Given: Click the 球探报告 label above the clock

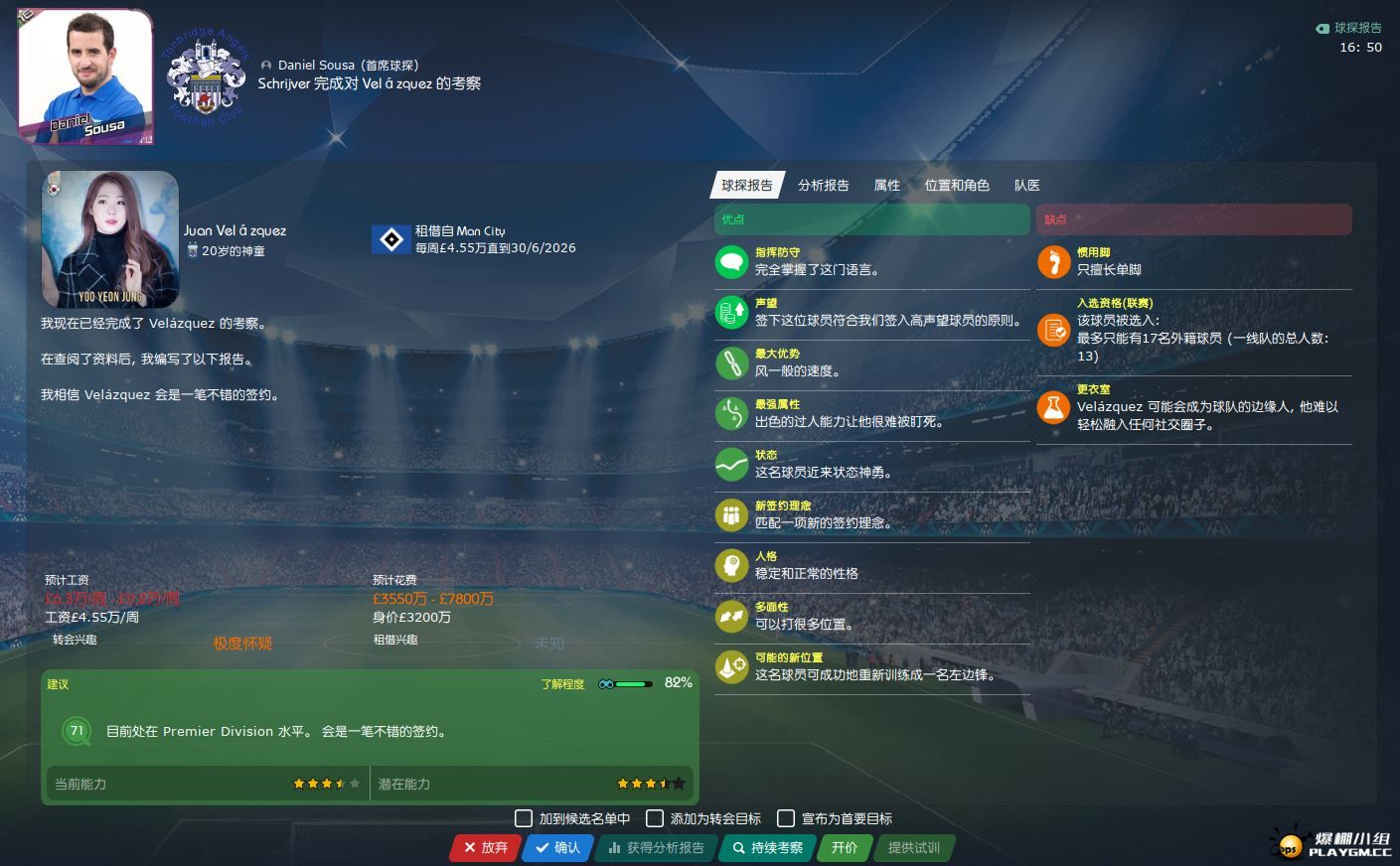Looking at the screenshot, I should click(1356, 28).
